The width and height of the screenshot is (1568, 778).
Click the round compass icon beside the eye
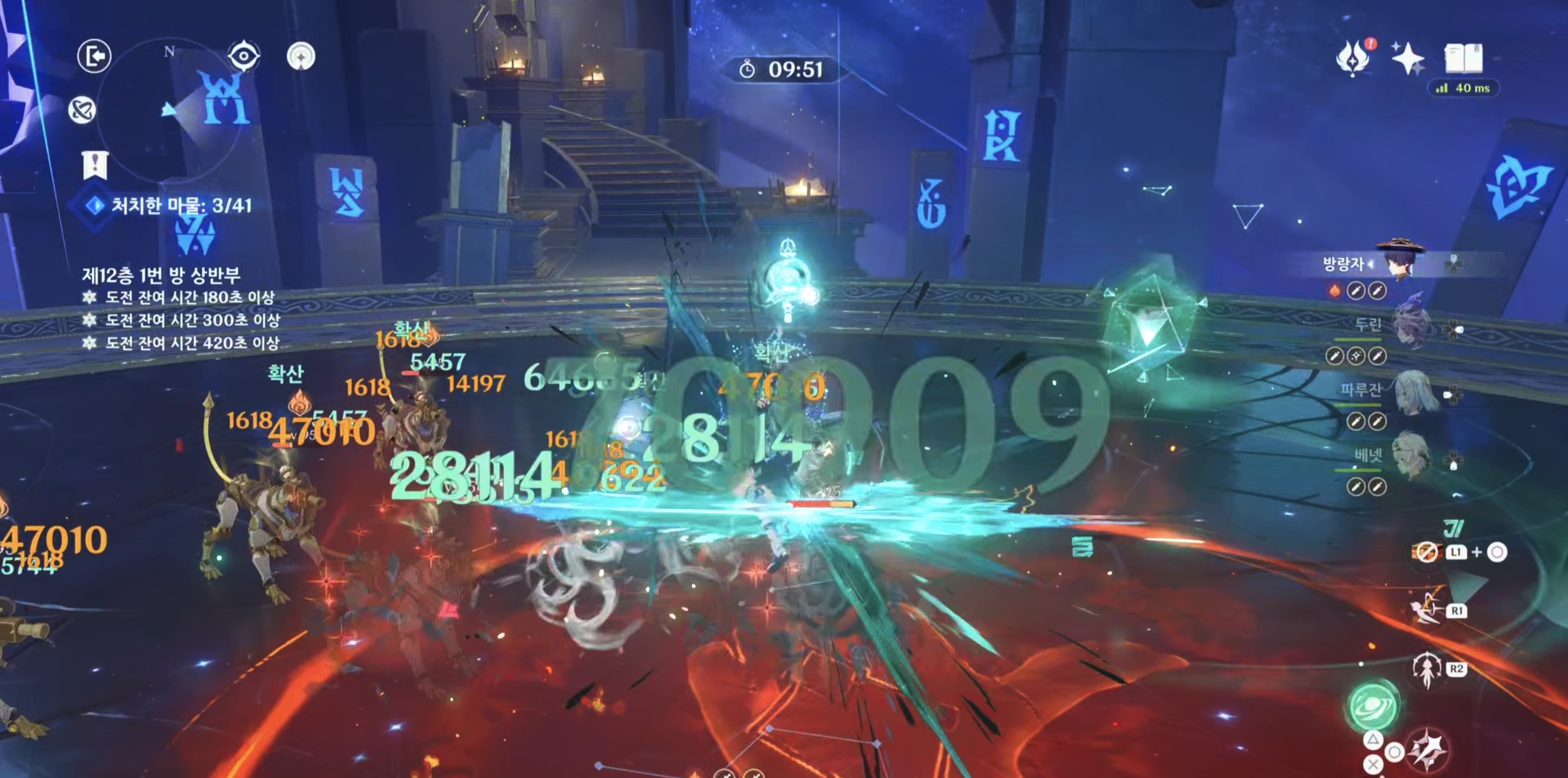pyautogui.click(x=301, y=56)
